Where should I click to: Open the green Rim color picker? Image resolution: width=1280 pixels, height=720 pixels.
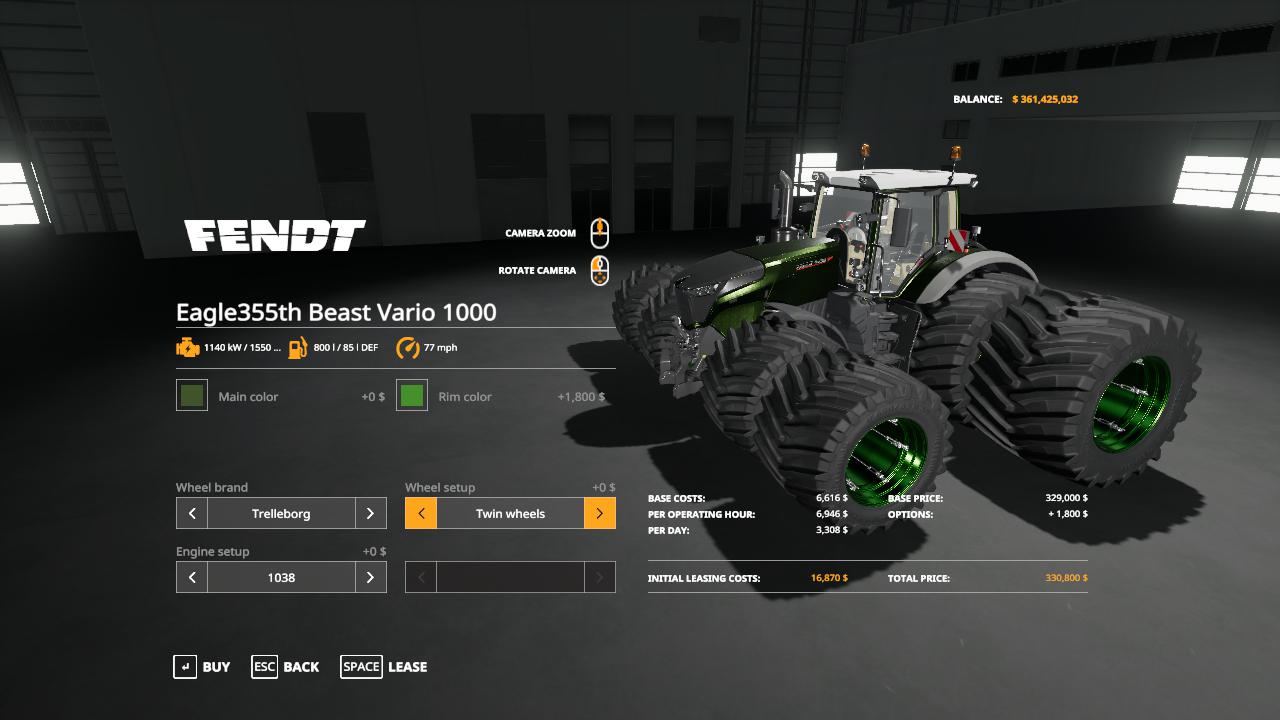coord(410,396)
